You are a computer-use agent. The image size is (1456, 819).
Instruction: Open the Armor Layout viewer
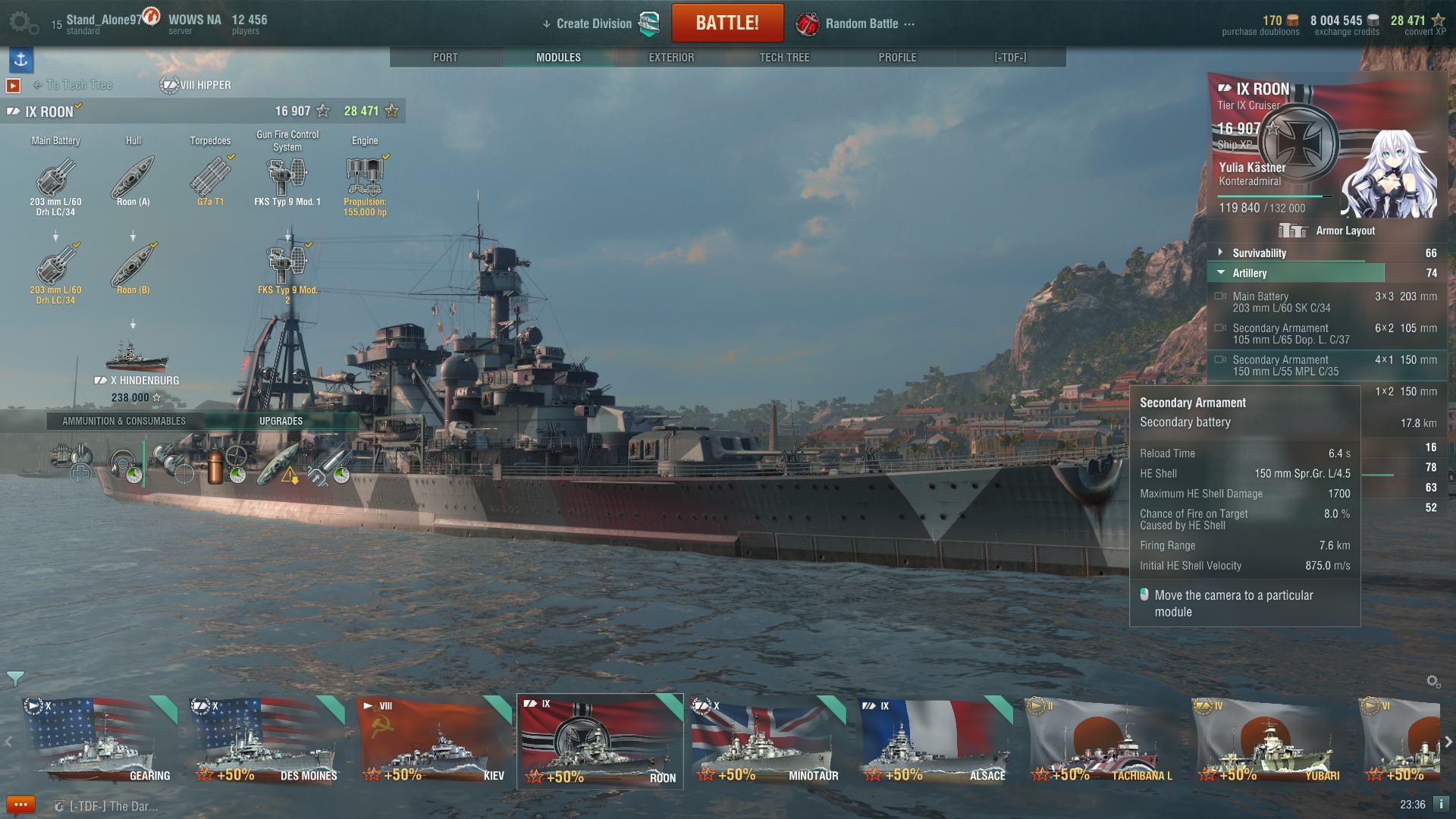pyautogui.click(x=1327, y=231)
